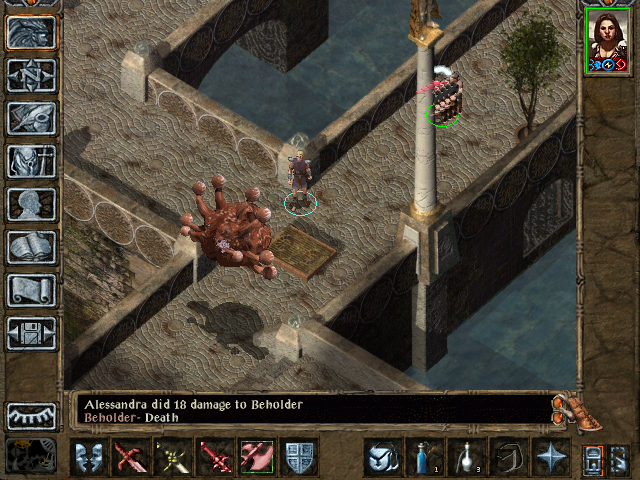Image resolution: width=640 pixels, height=480 pixels.
Task: Open the journal quill button
Action: point(31,118)
